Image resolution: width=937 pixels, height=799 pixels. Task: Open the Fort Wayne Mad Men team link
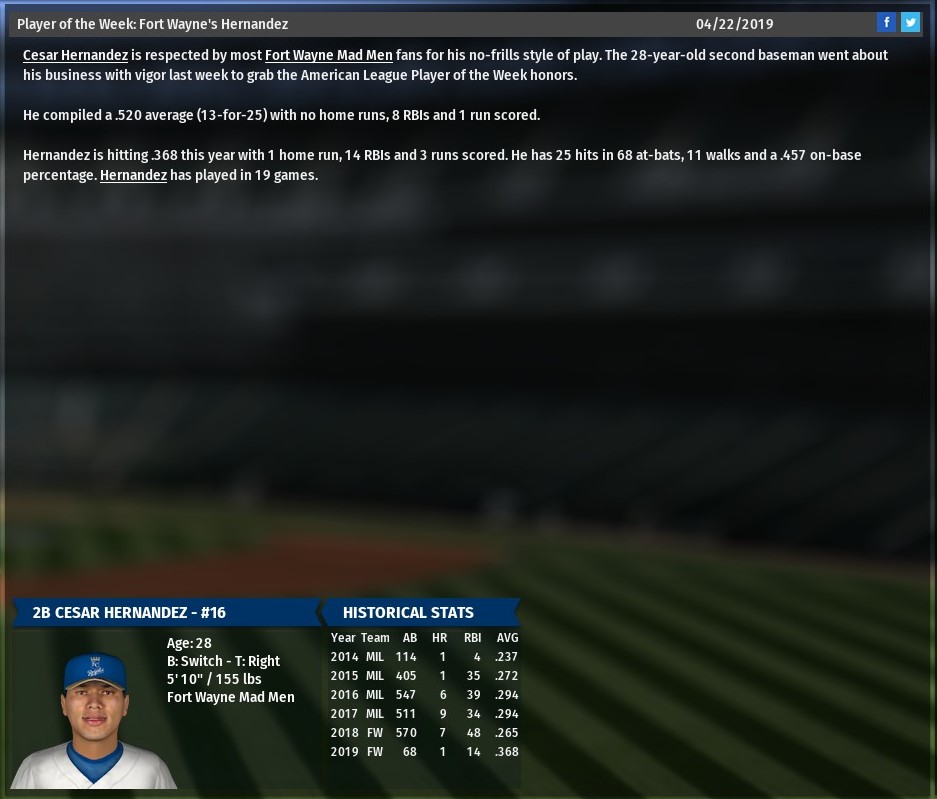[328, 56]
